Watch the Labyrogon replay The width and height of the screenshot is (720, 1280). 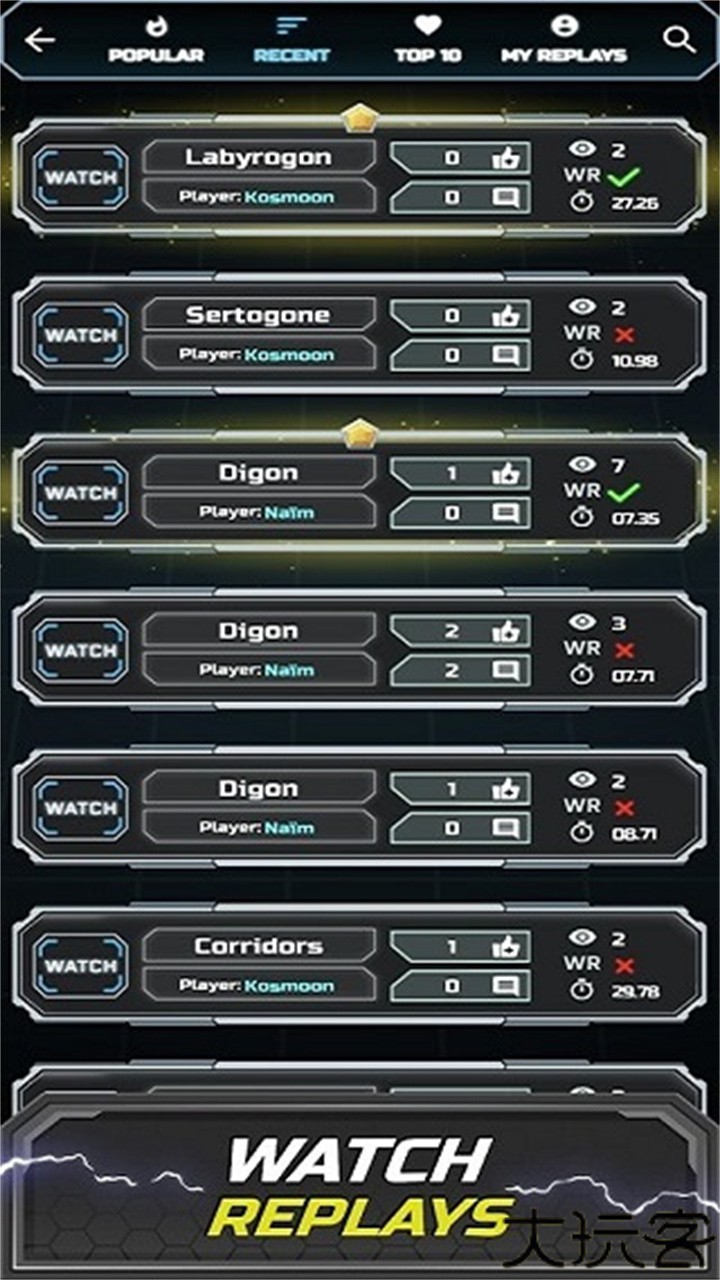[81, 178]
